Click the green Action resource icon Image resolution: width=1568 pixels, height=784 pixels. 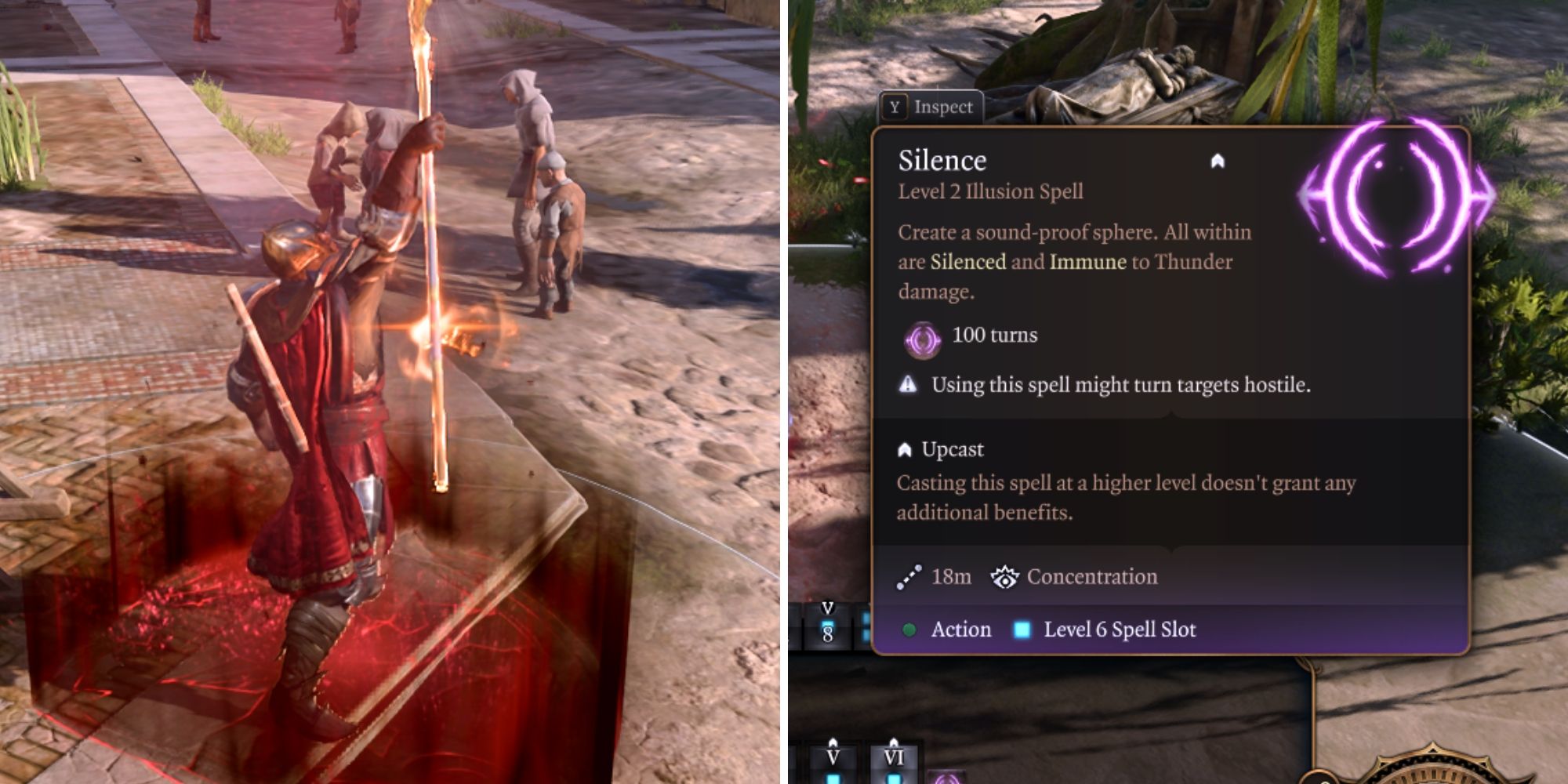(x=909, y=630)
